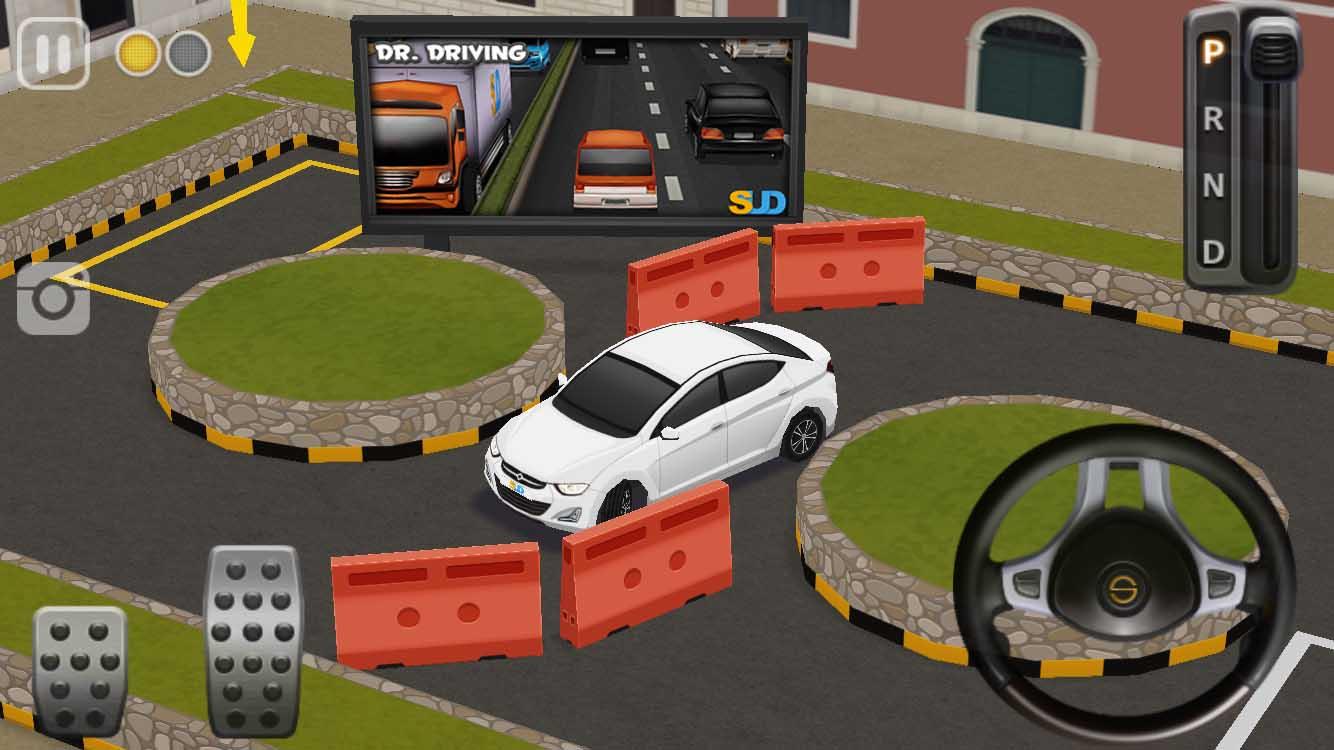The image size is (1334, 750).
Task: Pull the gear stick lever down
Action: (1272, 52)
